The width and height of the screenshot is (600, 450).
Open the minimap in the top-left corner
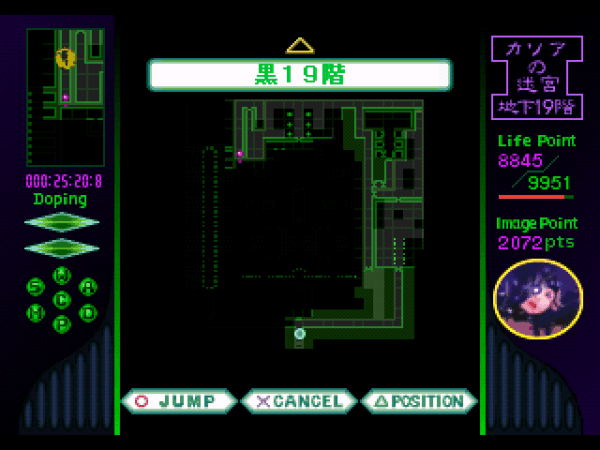click(65, 96)
